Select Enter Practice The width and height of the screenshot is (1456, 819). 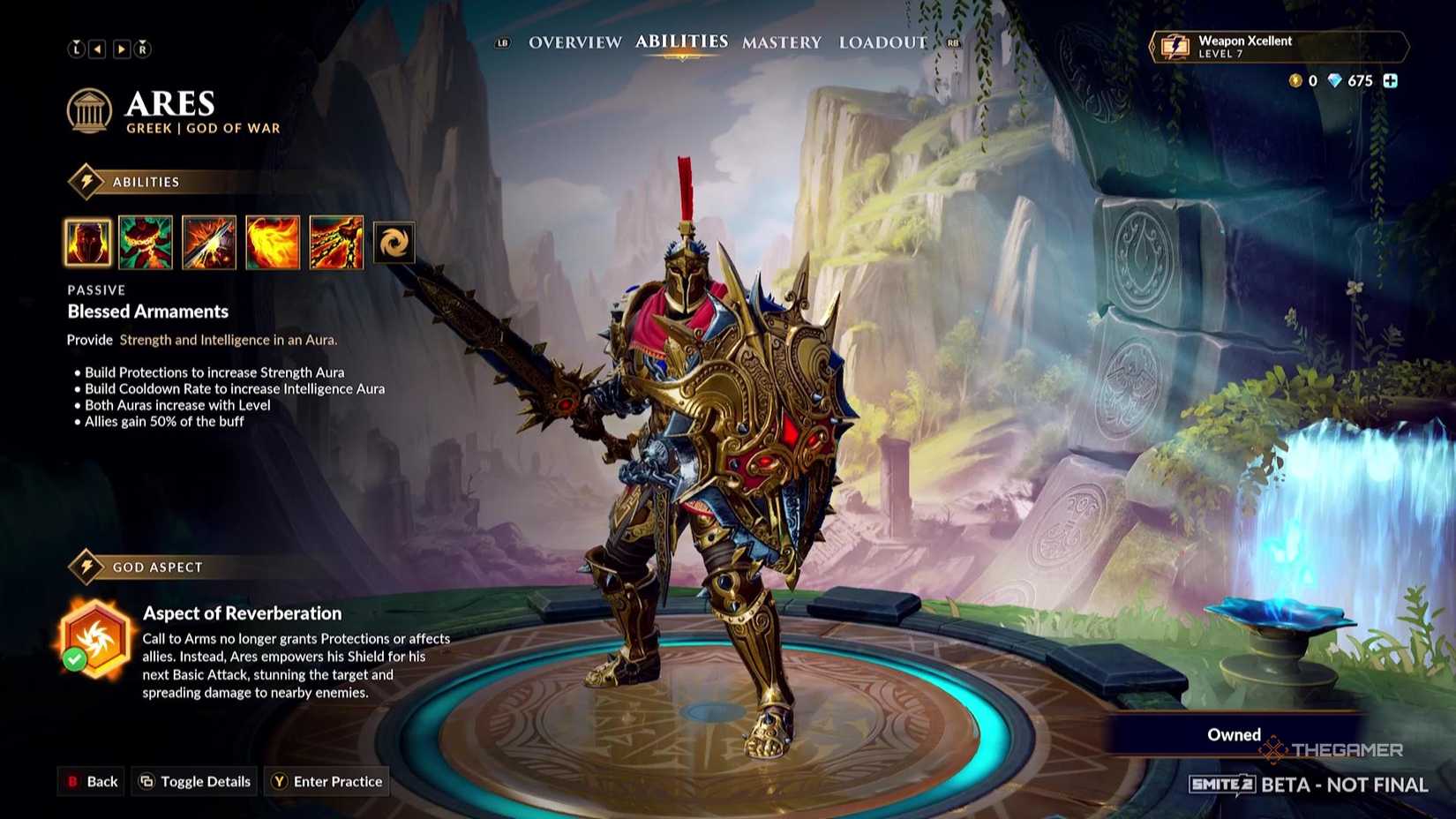[x=326, y=781]
